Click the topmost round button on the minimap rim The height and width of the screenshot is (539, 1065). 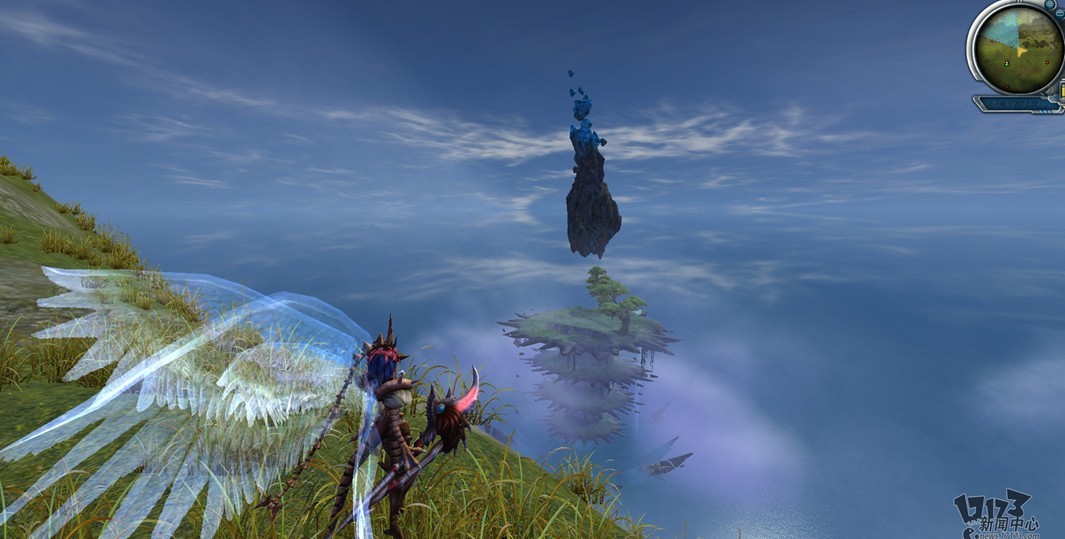(1049, 4)
